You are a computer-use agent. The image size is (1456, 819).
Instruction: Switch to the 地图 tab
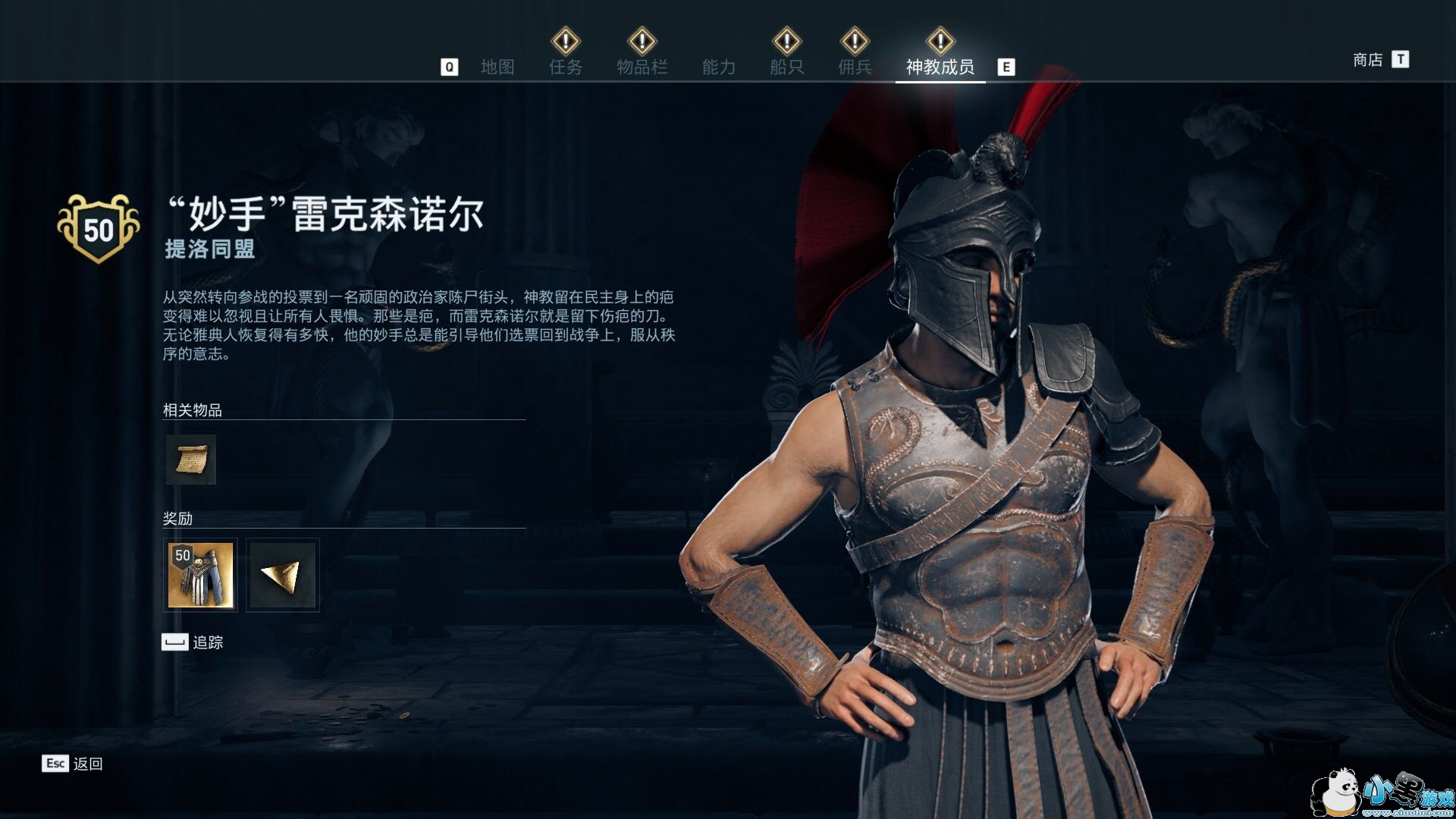coord(497,67)
